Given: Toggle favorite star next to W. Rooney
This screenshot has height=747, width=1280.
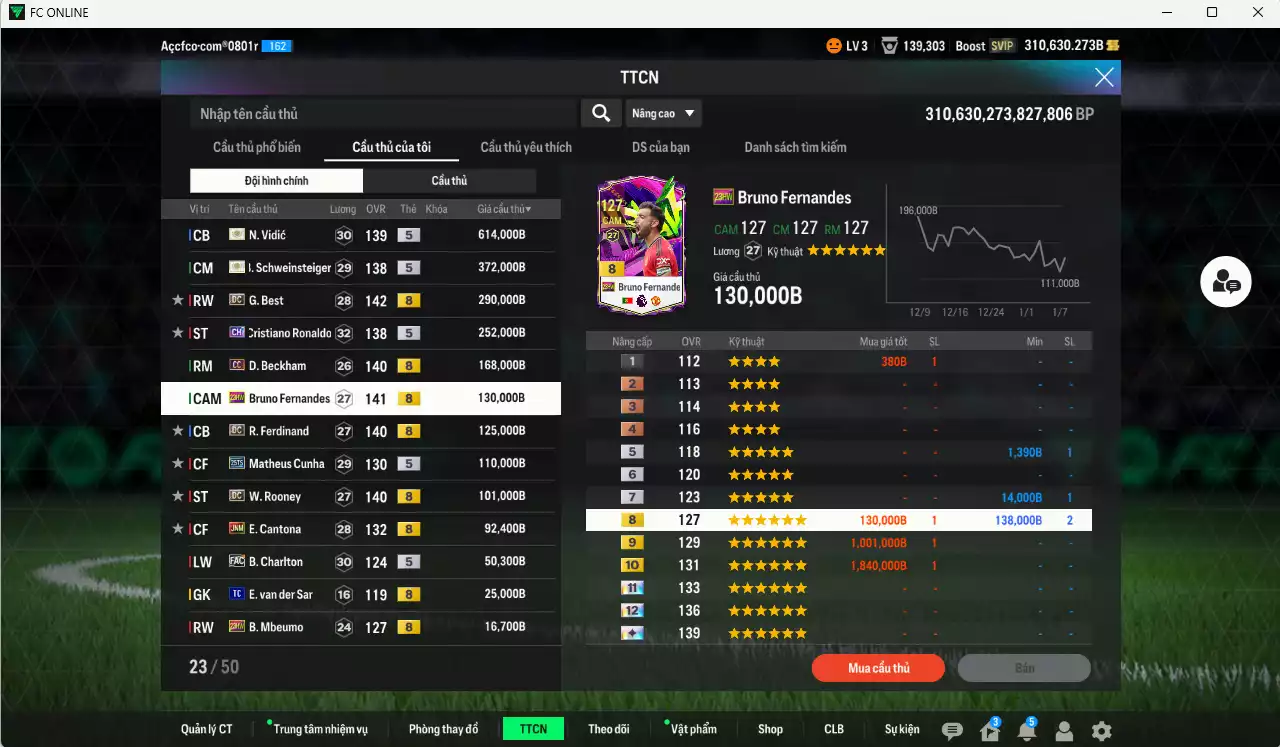Looking at the screenshot, I should [178, 496].
